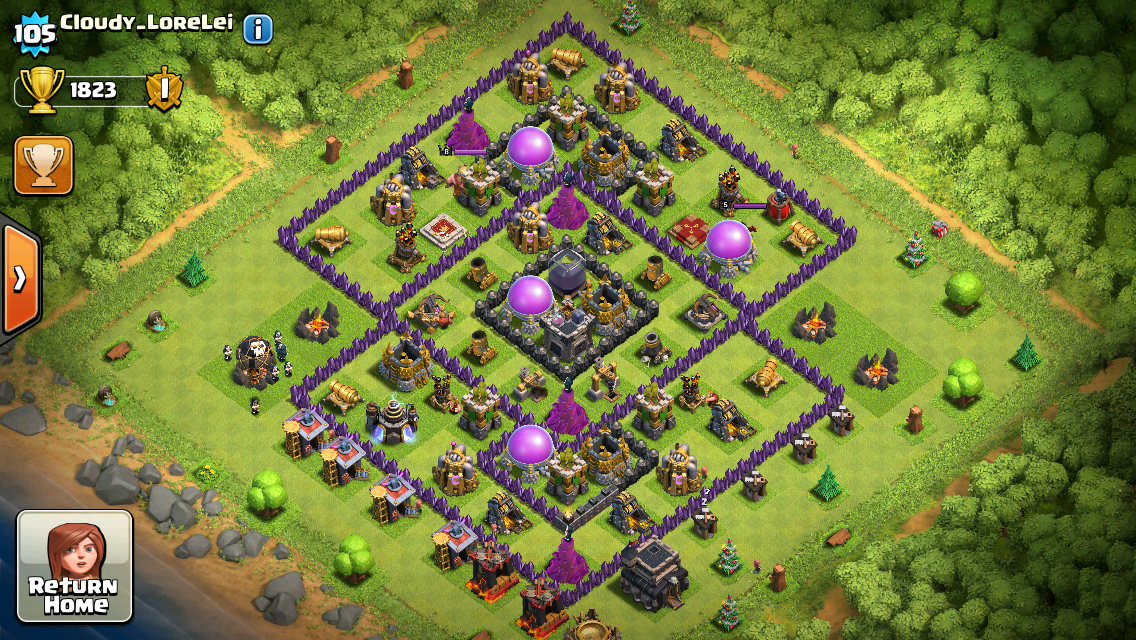Open the player info button beside Cloudy_LoreLei
The height and width of the screenshot is (640, 1136).
pyautogui.click(x=257, y=29)
